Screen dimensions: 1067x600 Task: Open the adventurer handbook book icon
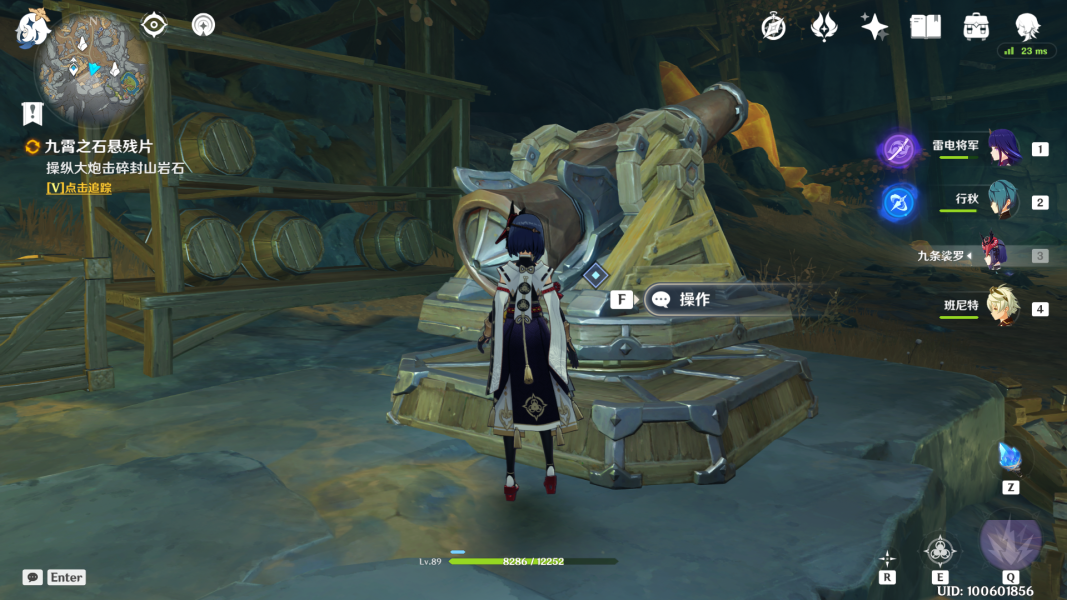[925, 27]
